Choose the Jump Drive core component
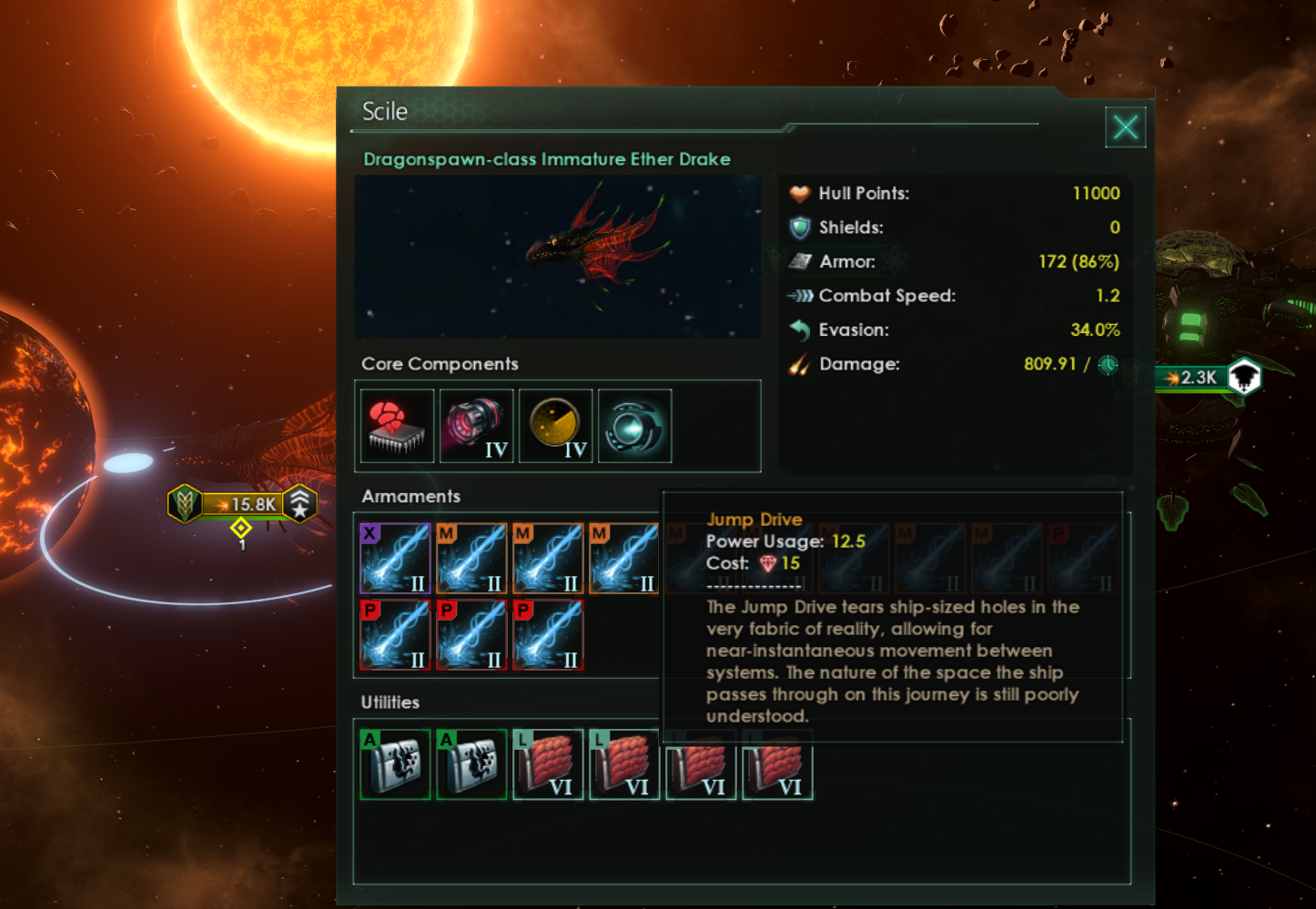The width and height of the screenshot is (1316, 909). coord(634,426)
